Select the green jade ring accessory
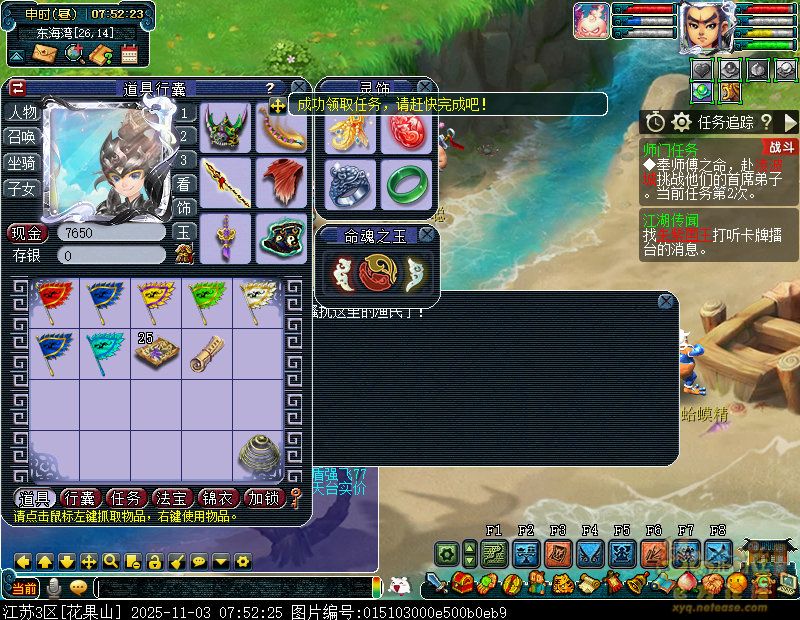This screenshot has height=620, width=800. tap(405, 183)
